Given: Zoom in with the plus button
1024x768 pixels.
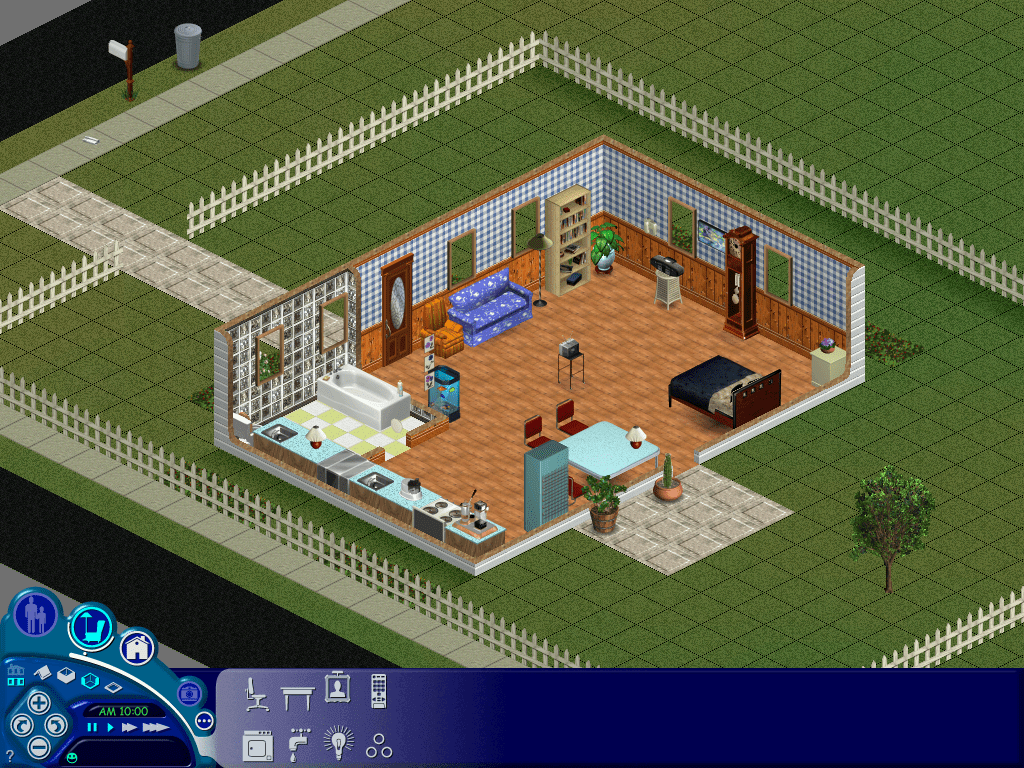Looking at the screenshot, I should [39, 702].
